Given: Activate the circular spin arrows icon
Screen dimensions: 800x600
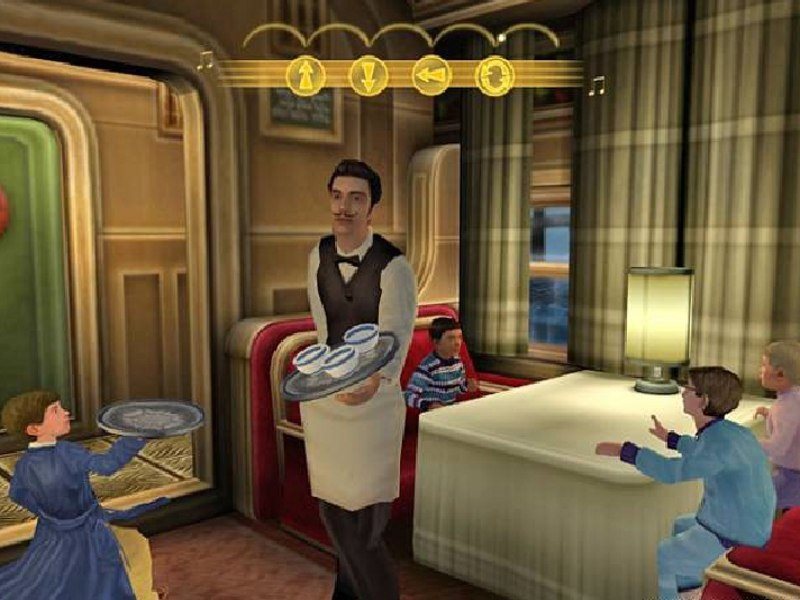Looking at the screenshot, I should coord(494,76).
